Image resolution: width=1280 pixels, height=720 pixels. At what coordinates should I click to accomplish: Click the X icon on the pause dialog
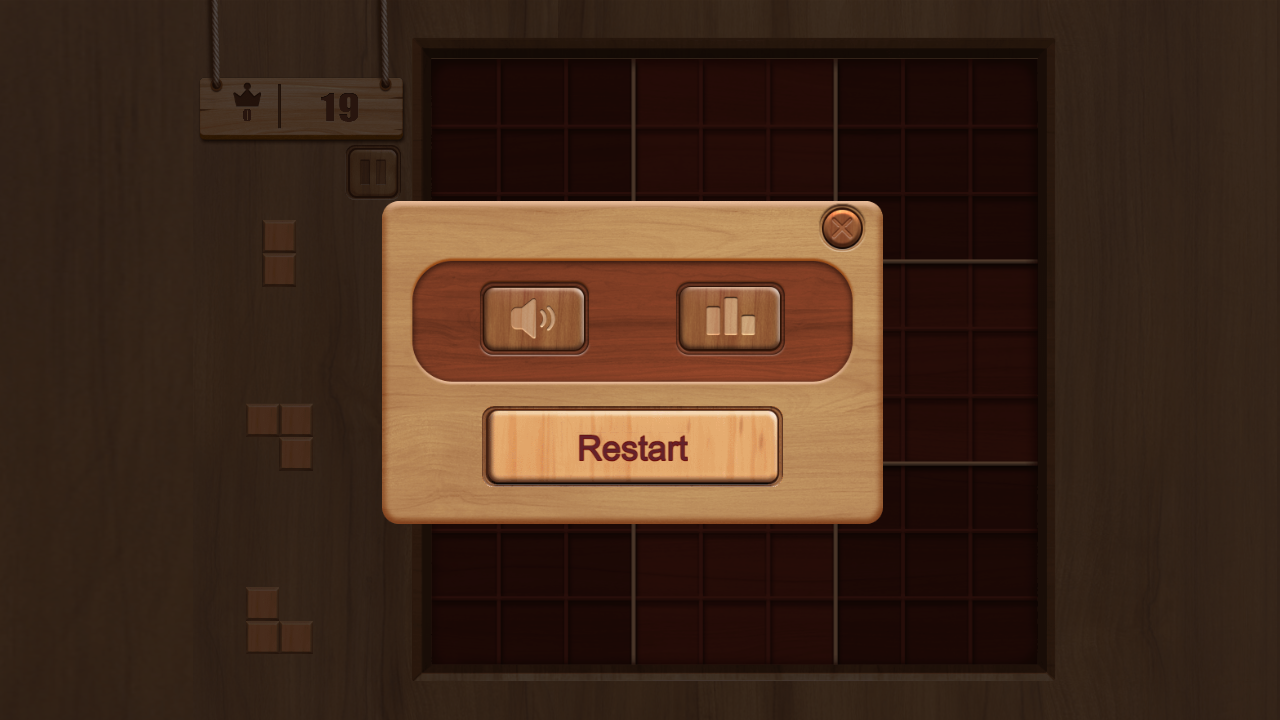coord(841,229)
